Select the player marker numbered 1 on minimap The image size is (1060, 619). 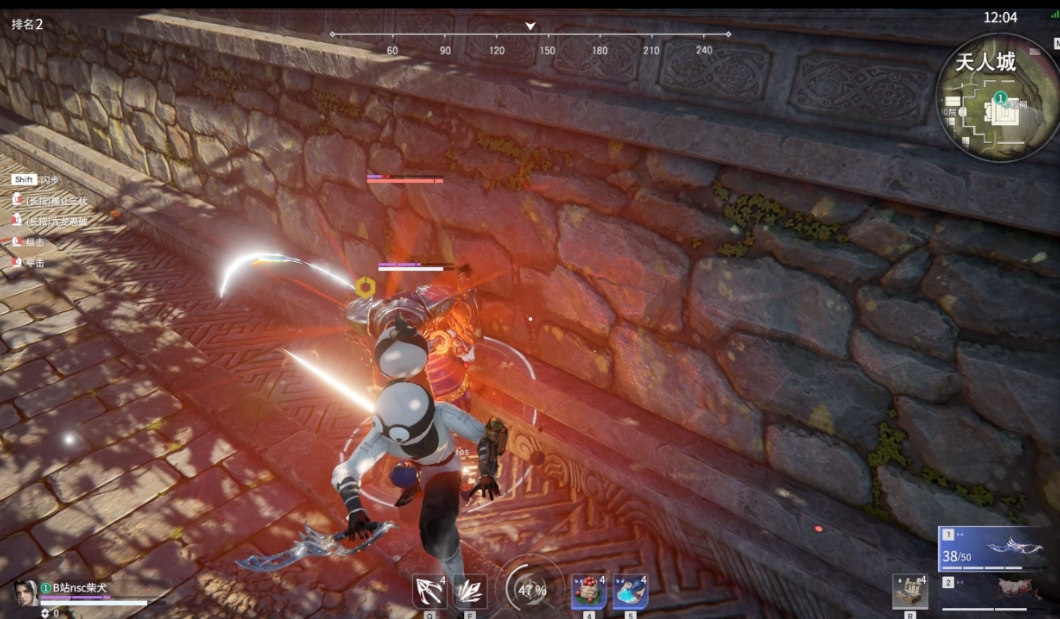(x=1000, y=98)
